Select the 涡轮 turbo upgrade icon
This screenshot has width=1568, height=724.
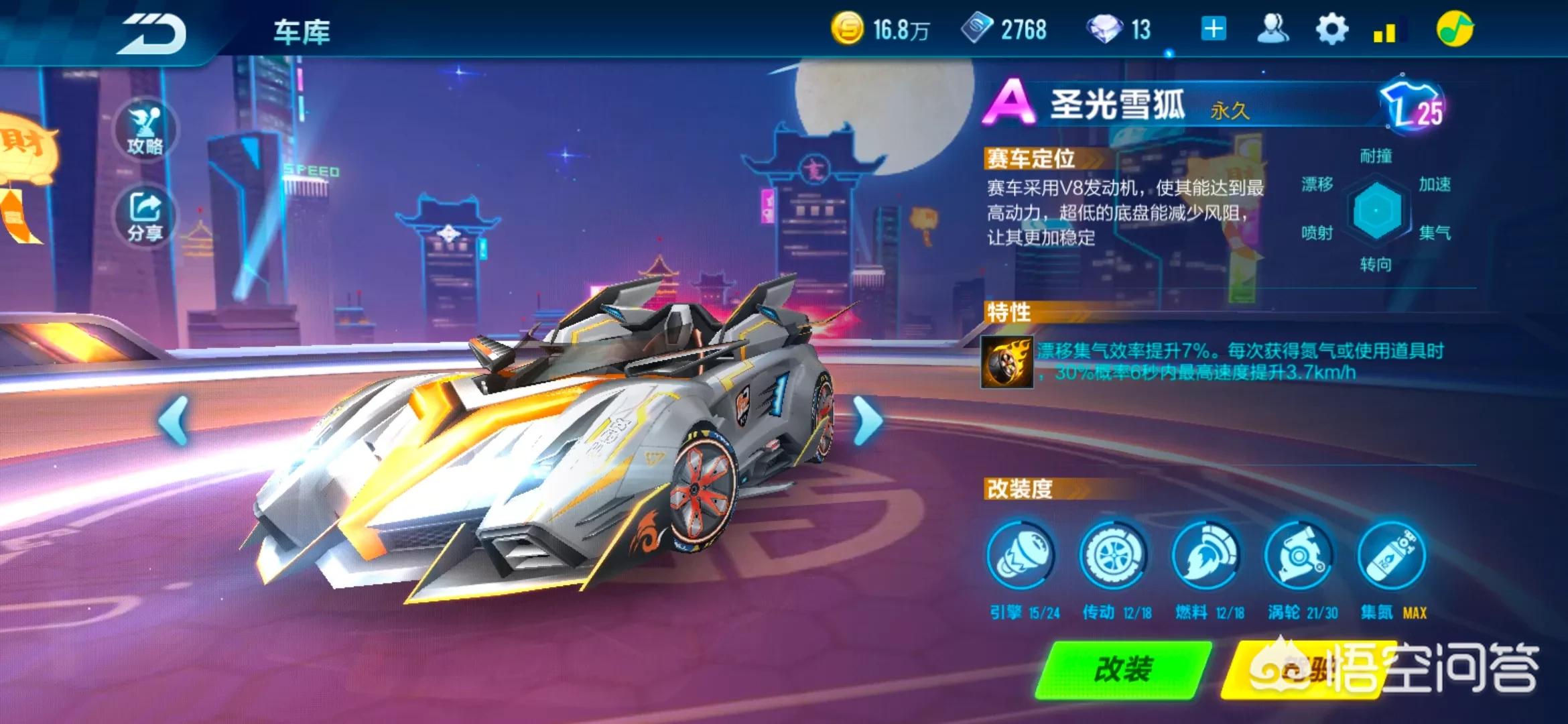[x=1299, y=556]
